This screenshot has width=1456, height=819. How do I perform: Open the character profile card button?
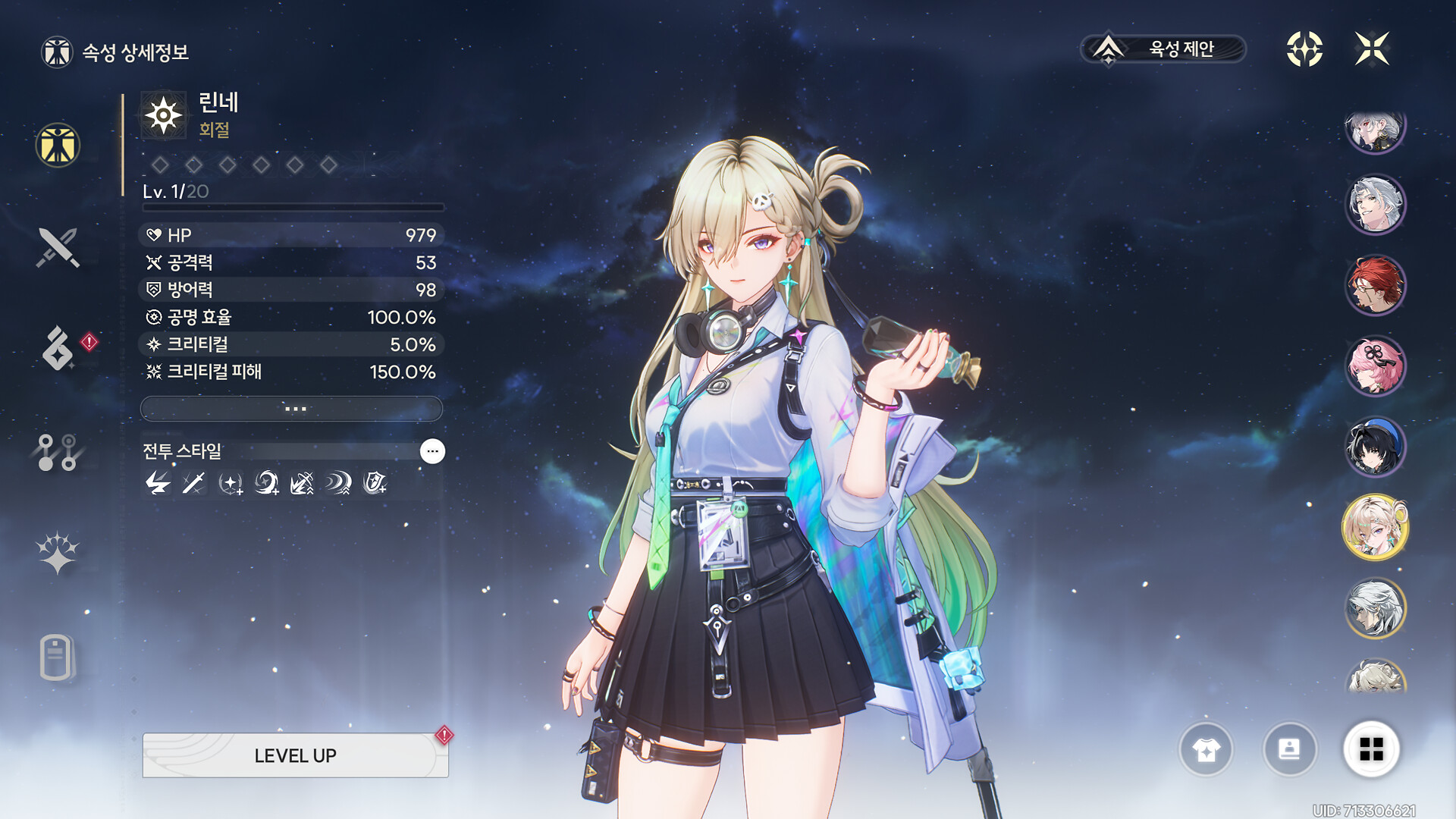coord(1289,750)
